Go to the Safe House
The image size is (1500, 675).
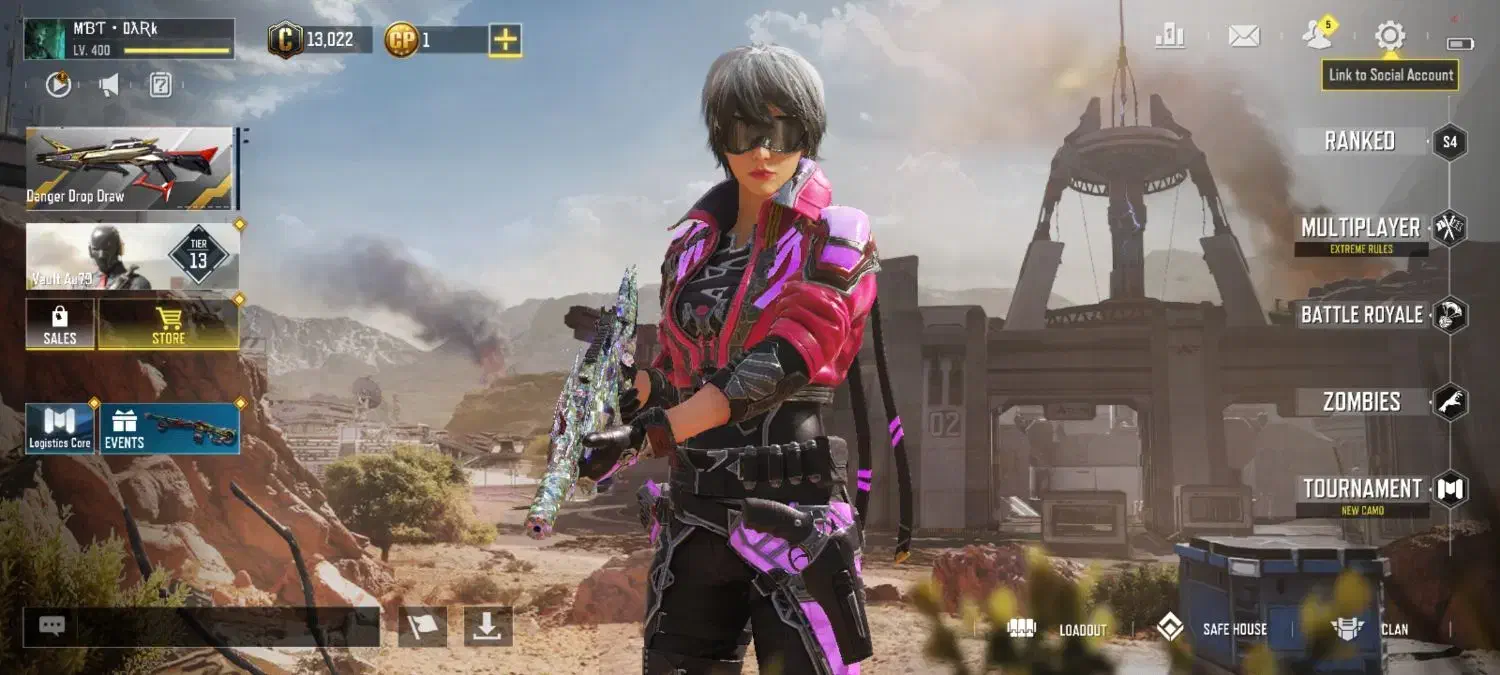tap(1212, 629)
